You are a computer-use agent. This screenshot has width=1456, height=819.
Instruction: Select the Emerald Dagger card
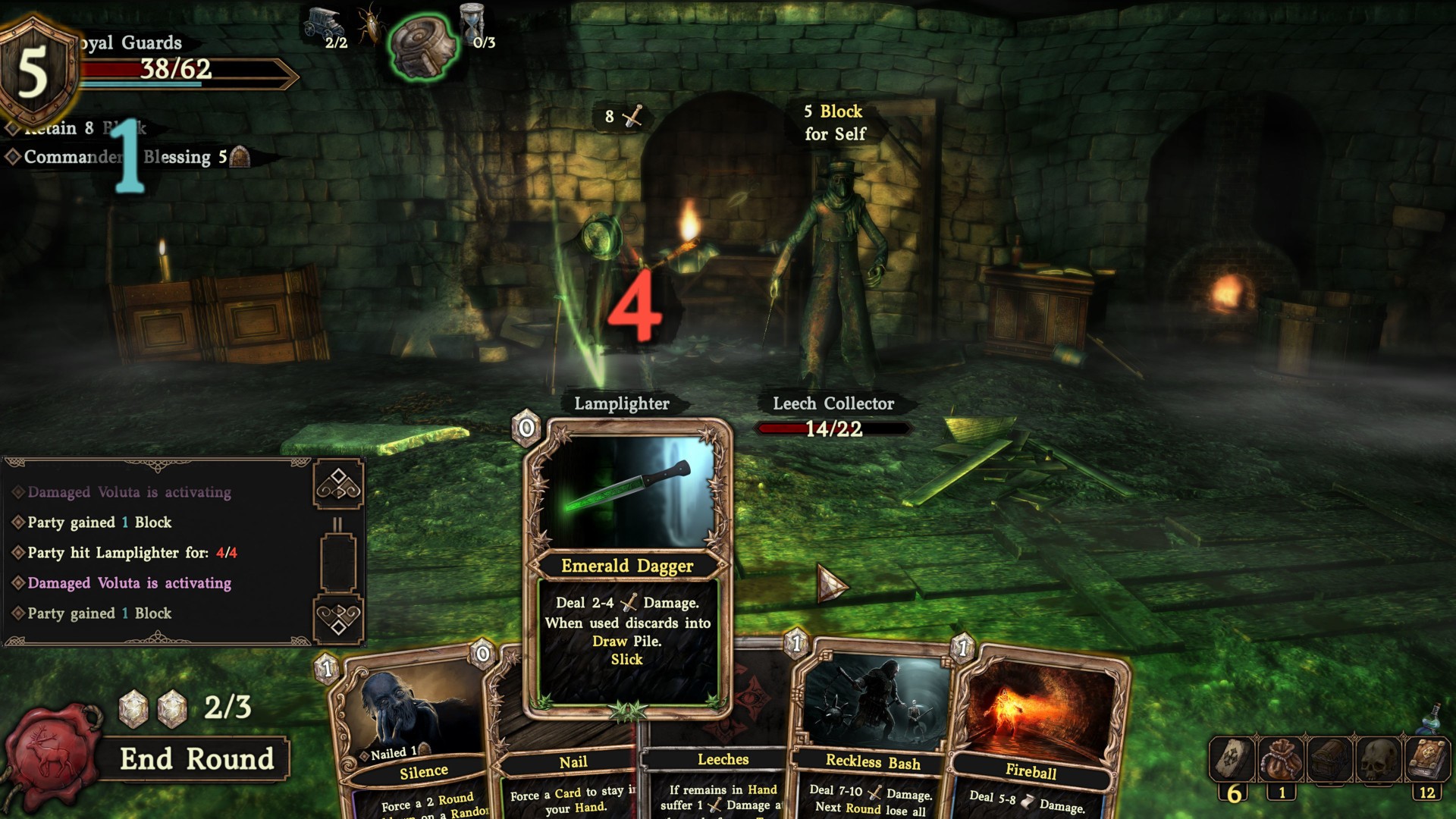(x=627, y=569)
